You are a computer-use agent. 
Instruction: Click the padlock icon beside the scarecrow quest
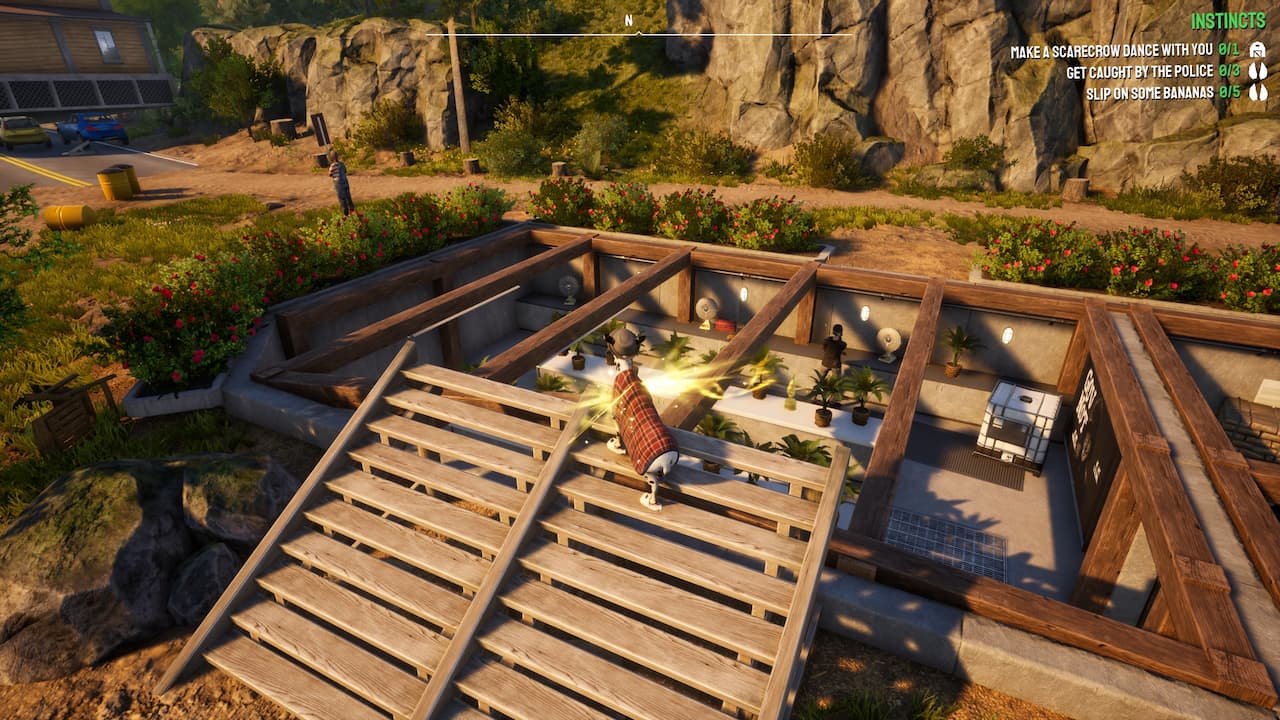pyautogui.click(x=1259, y=50)
